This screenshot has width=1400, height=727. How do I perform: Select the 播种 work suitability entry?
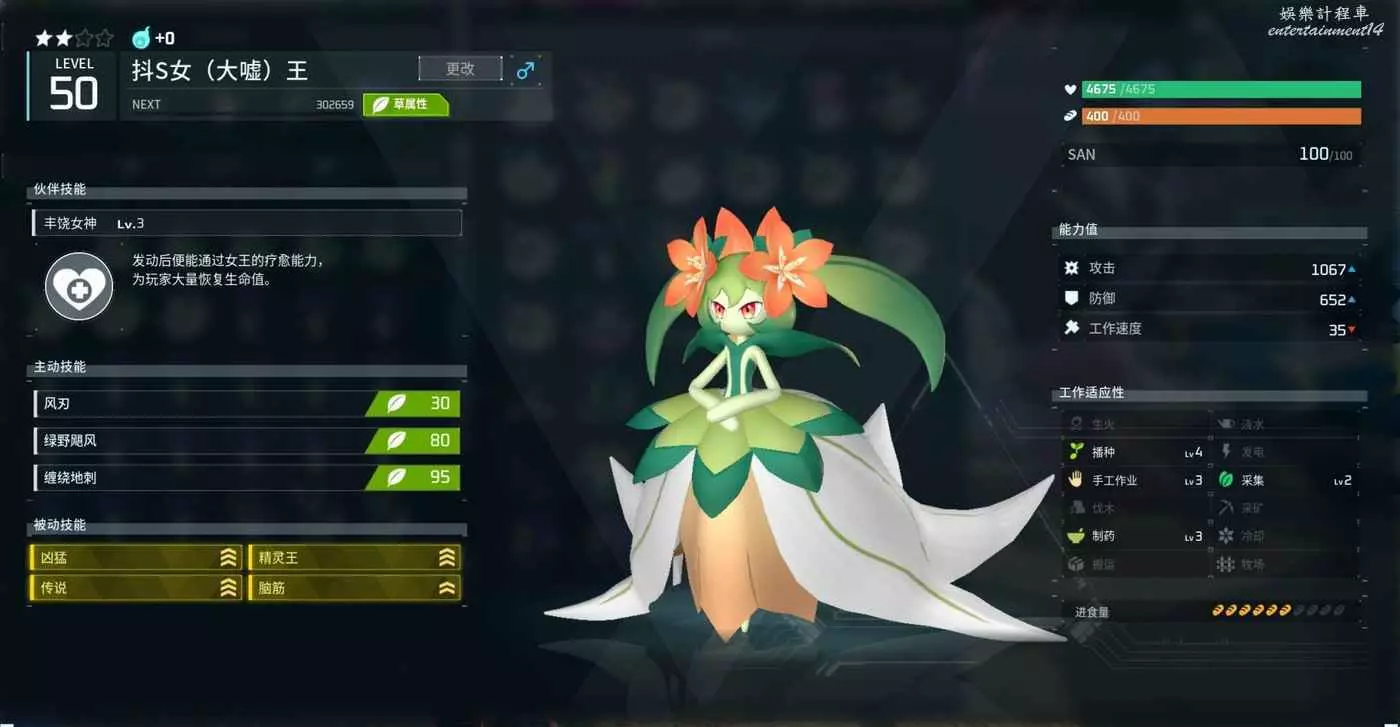(x=1135, y=452)
